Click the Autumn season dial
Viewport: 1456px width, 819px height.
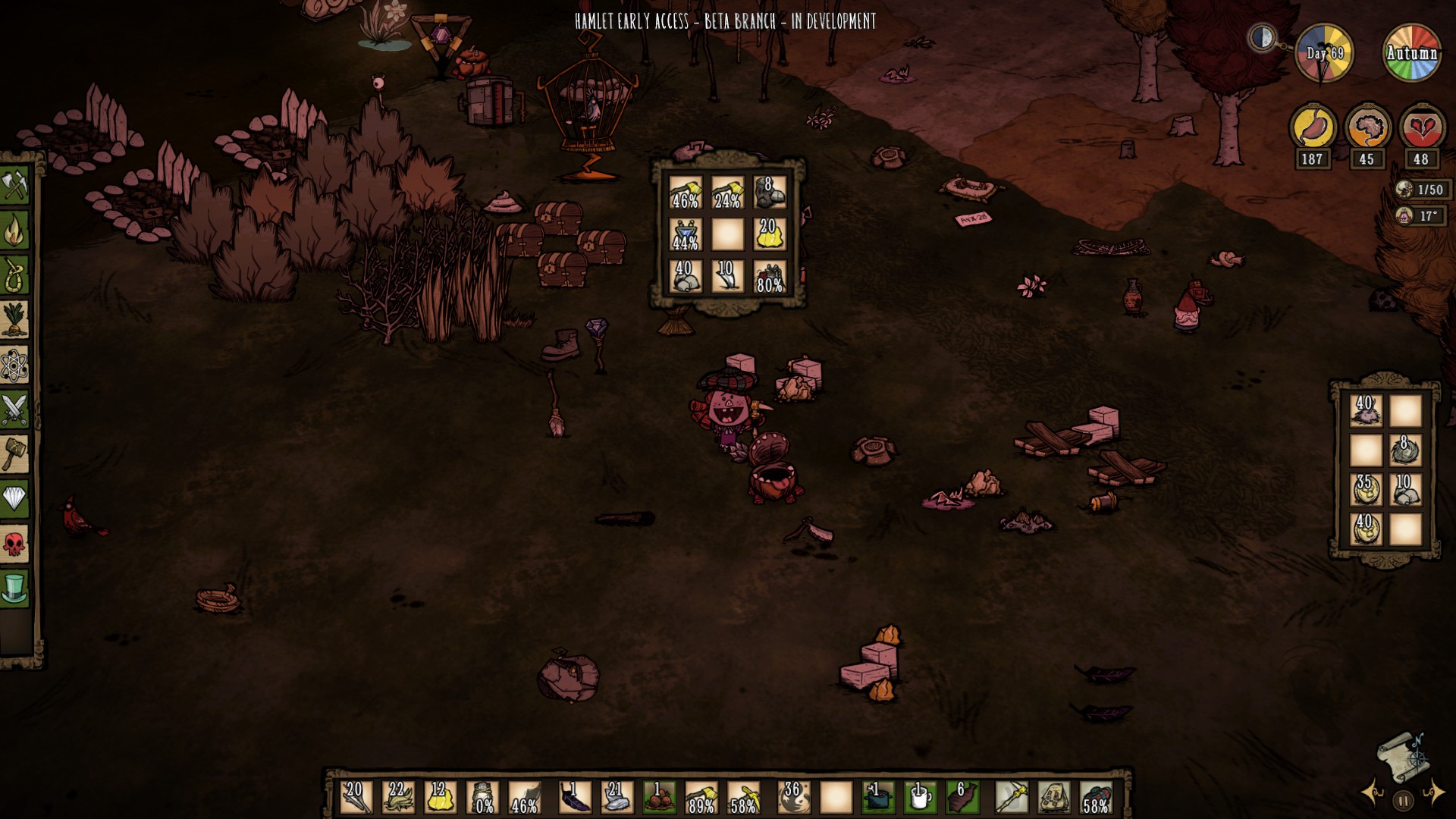pyautogui.click(x=1412, y=53)
